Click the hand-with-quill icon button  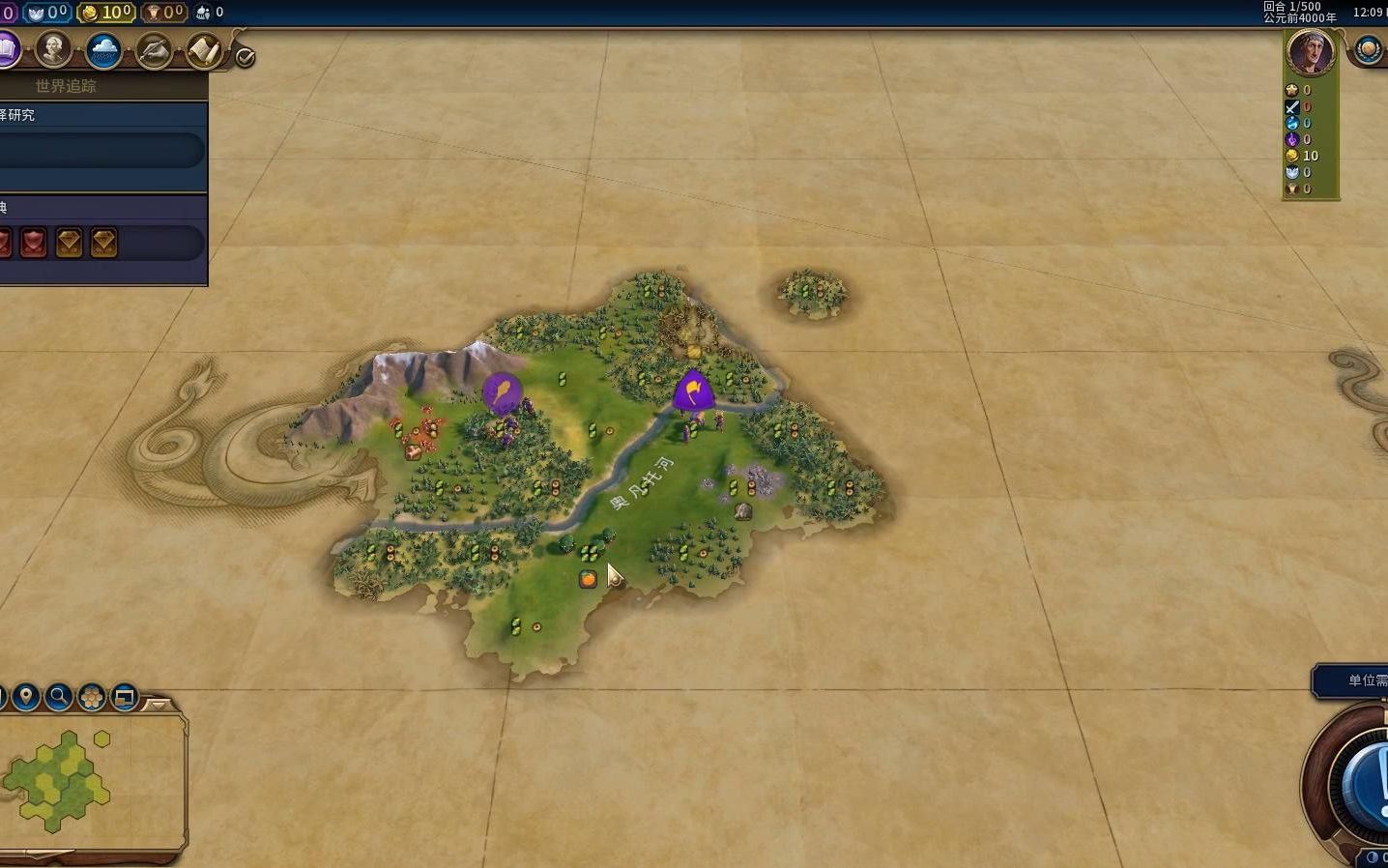154,50
